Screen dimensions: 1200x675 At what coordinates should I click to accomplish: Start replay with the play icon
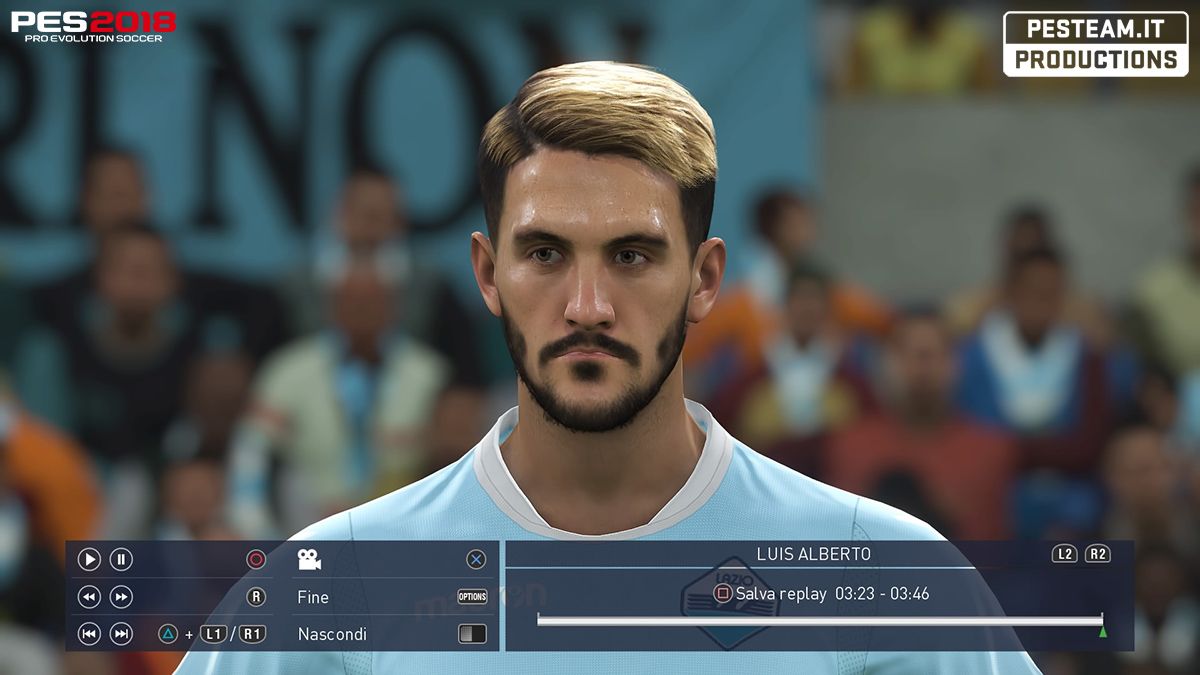tap(89, 560)
